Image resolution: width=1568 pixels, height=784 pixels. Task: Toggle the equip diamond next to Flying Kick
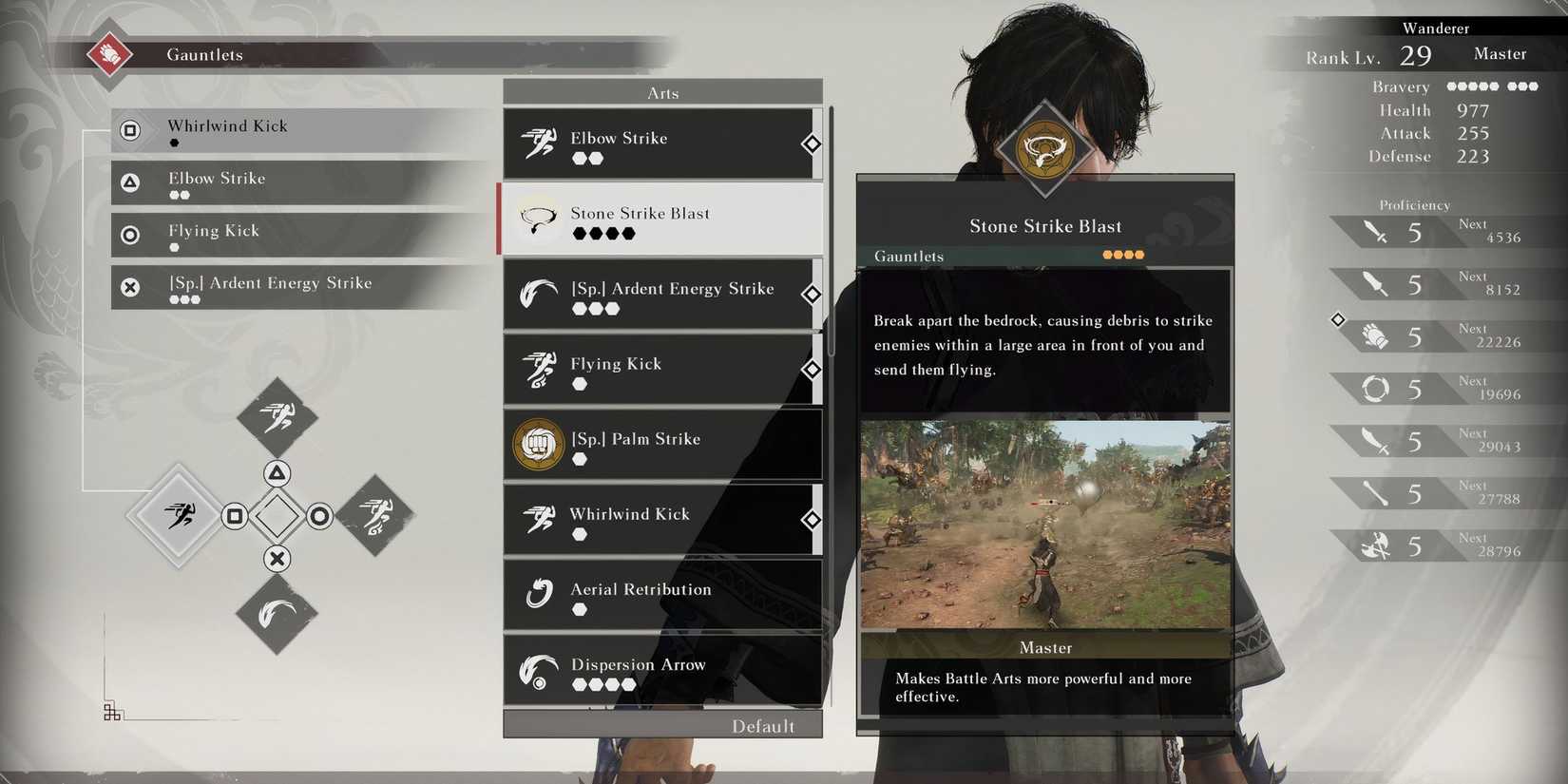813,370
